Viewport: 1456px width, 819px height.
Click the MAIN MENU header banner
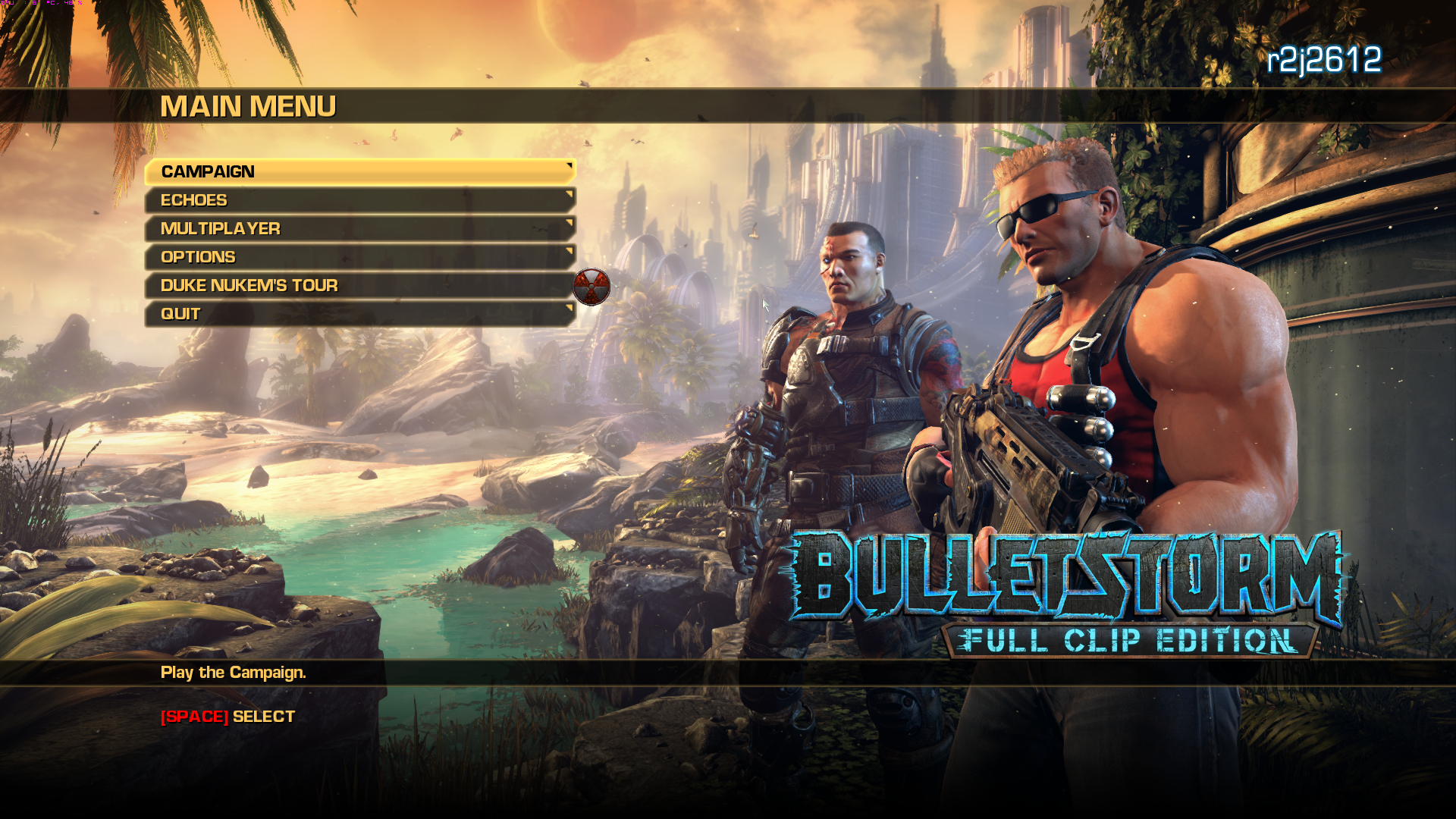click(249, 105)
